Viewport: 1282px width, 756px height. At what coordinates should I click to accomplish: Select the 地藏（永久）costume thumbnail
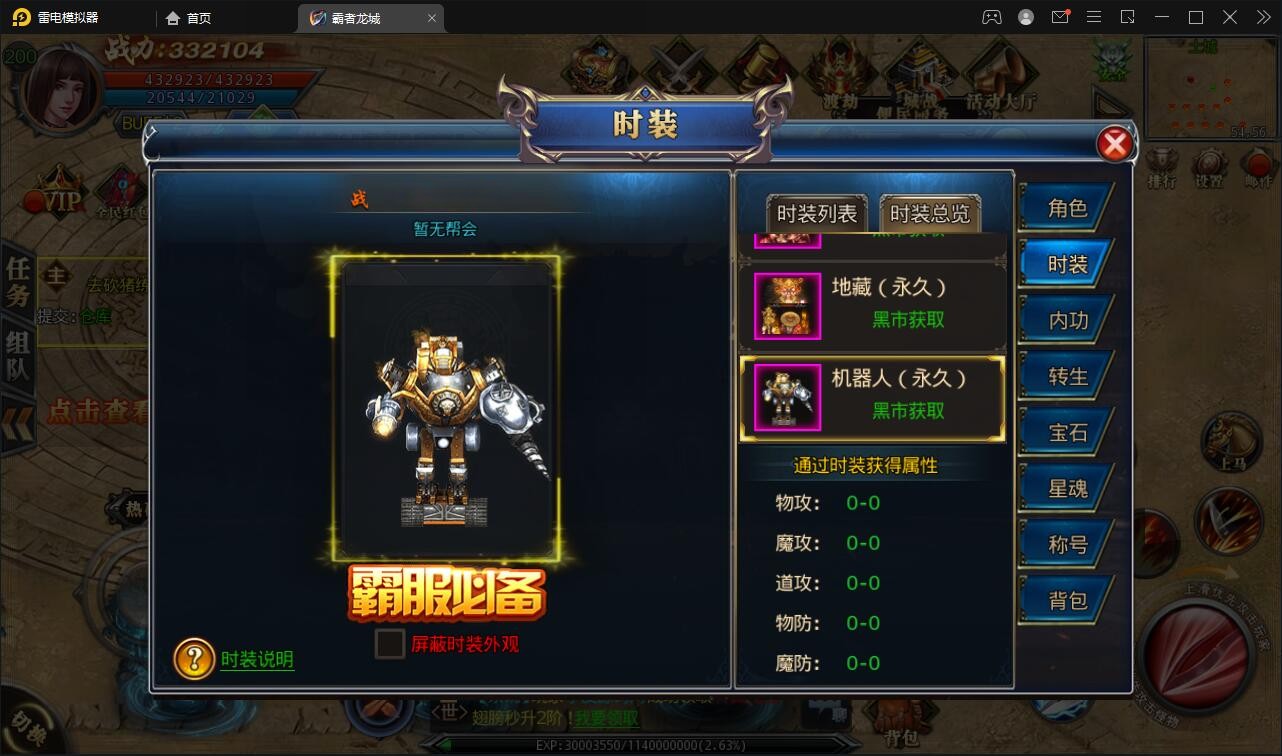(x=786, y=306)
